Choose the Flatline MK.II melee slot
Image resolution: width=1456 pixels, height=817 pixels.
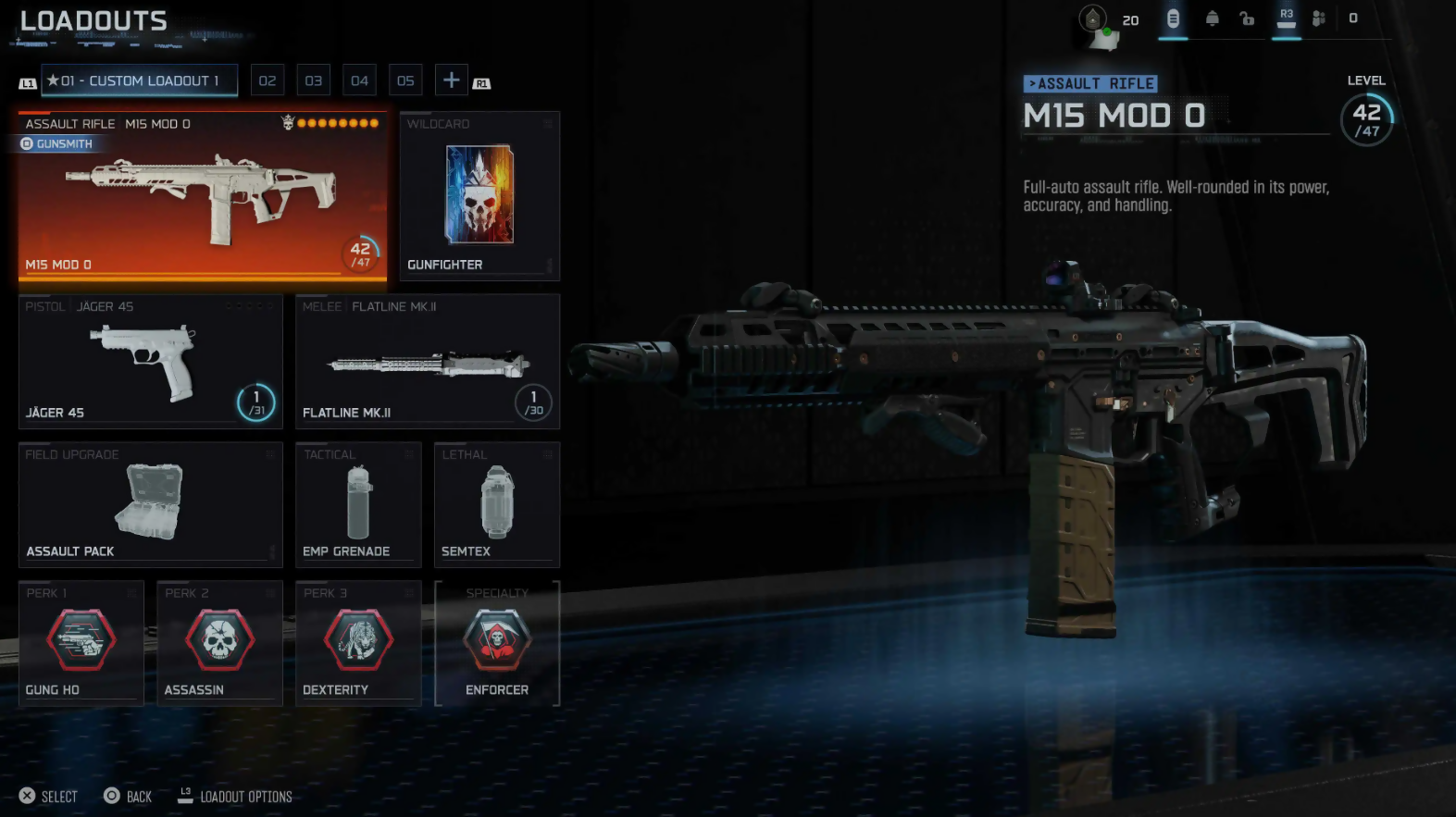click(x=428, y=362)
